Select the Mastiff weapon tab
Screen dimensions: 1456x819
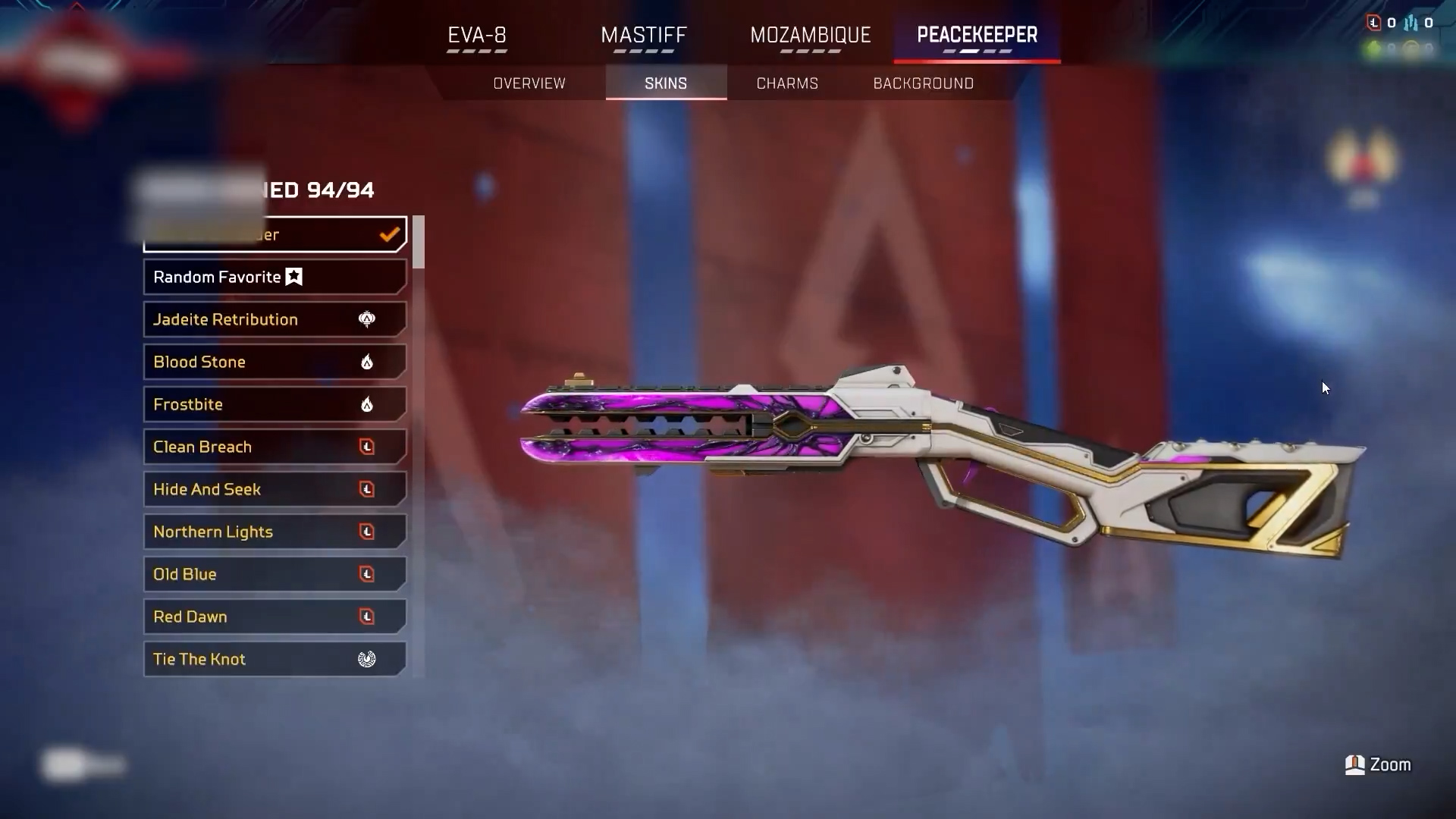[x=643, y=36]
